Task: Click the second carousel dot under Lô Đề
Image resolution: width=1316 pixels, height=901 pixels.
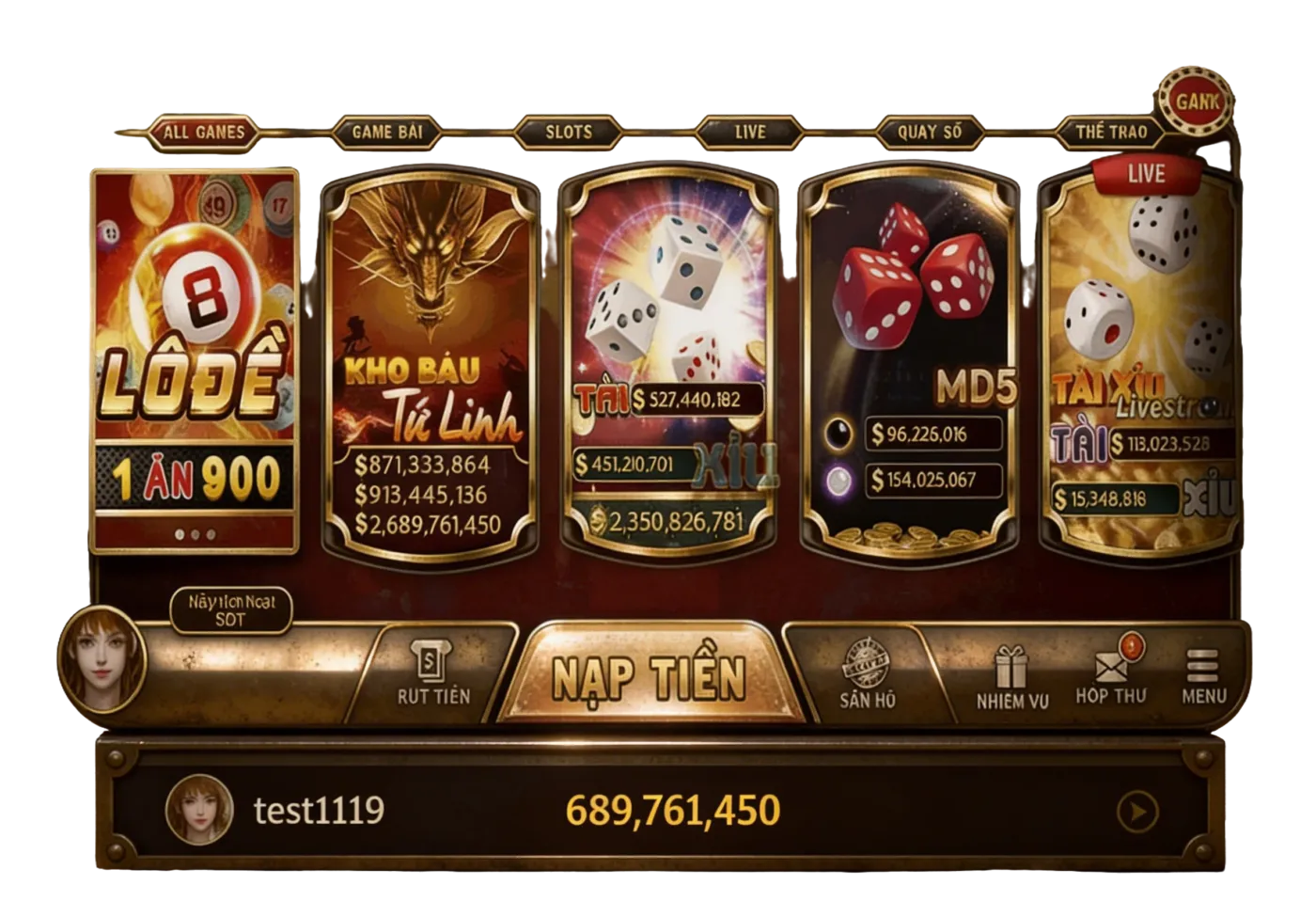Action: click(x=195, y=533)
